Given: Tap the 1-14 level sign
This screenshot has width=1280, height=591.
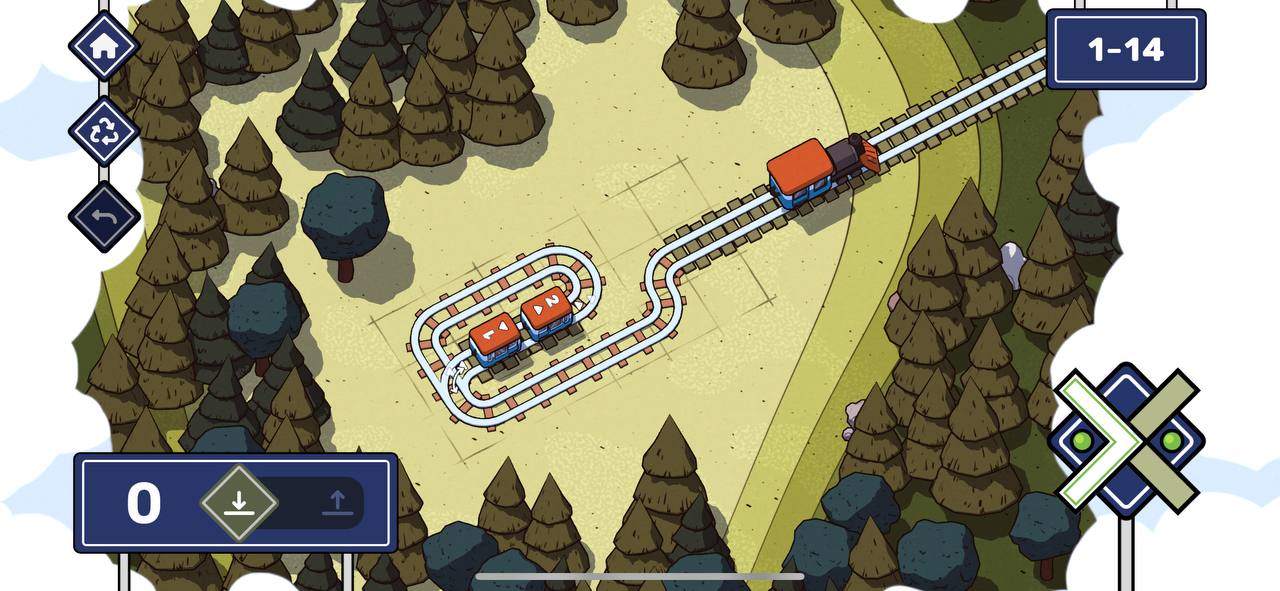Looking at the screenshot, I should (x=1126, y=49).
